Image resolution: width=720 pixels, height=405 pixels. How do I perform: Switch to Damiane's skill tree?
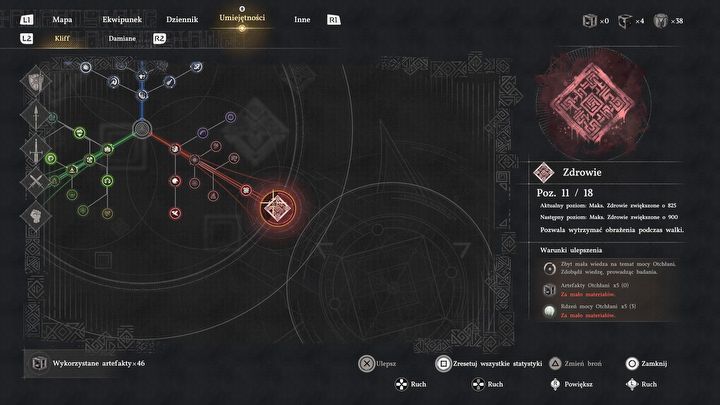(122, 38)
